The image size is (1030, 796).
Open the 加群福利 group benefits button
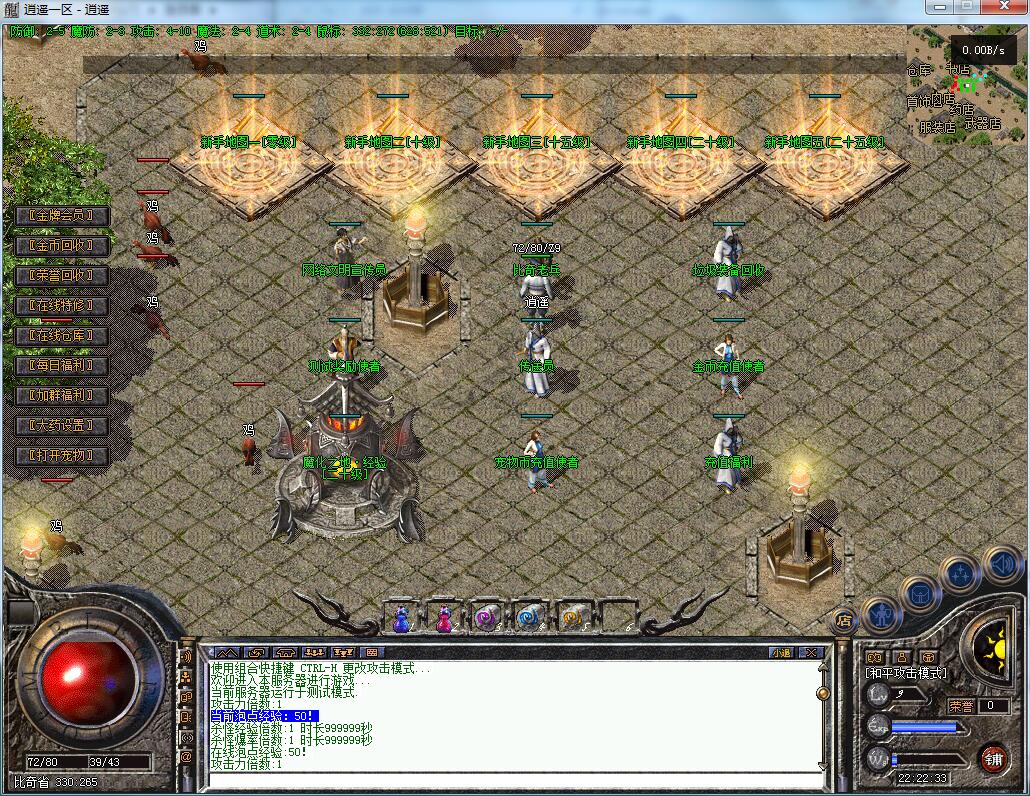pos(62,396)
